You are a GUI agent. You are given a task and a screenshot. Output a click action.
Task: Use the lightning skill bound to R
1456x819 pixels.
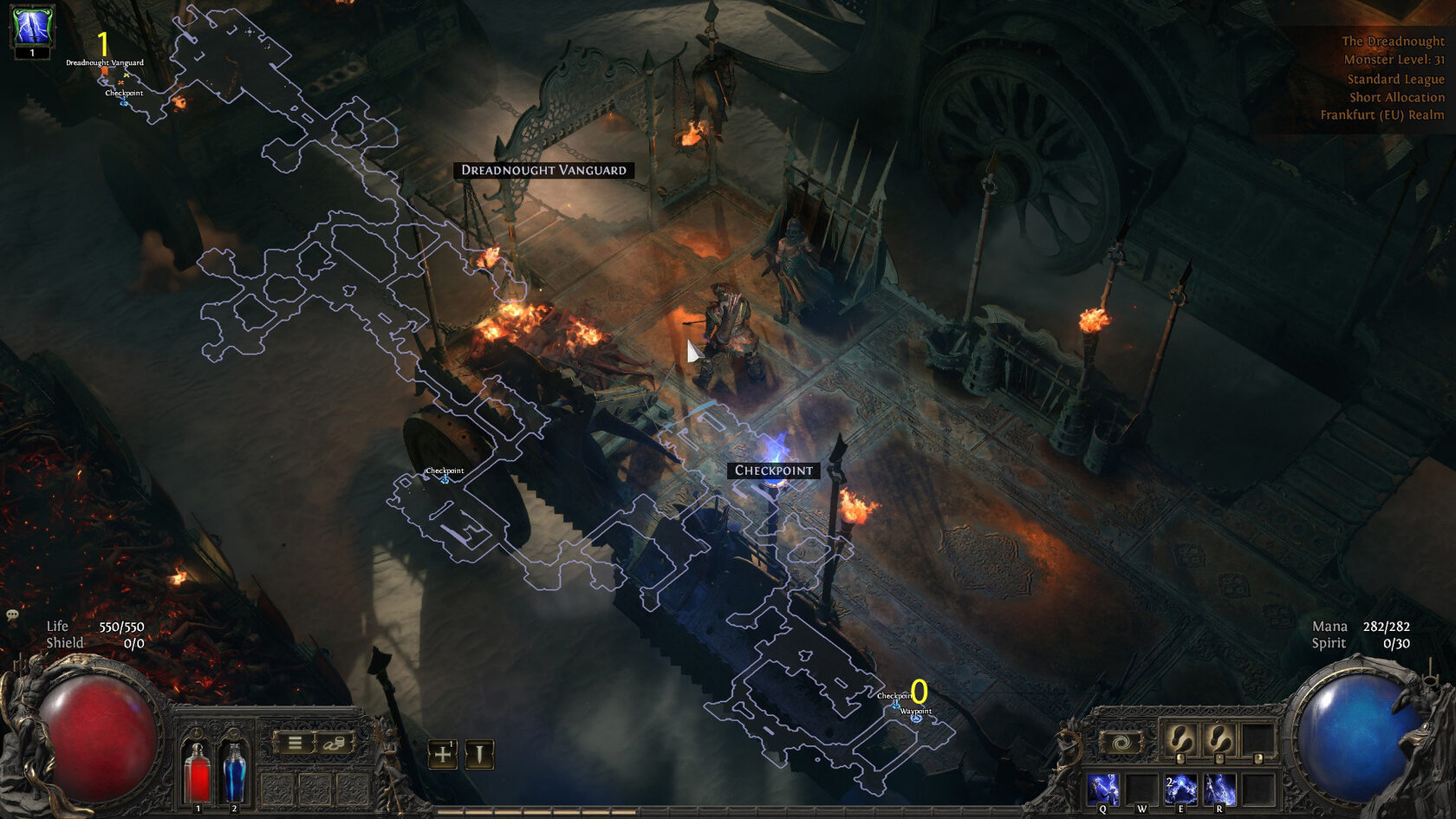1219,790
